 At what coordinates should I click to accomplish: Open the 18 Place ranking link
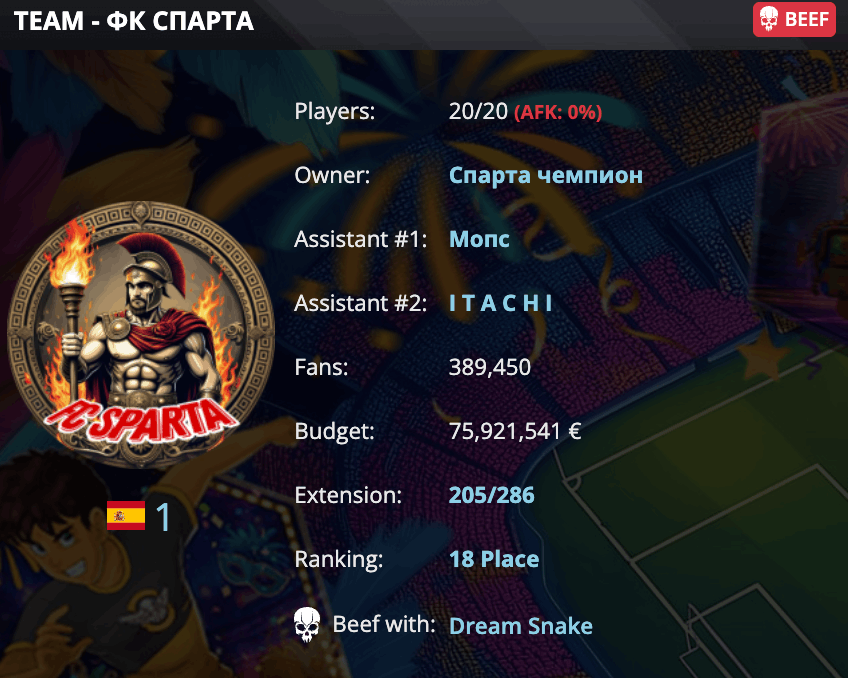(x=494, y=559)
